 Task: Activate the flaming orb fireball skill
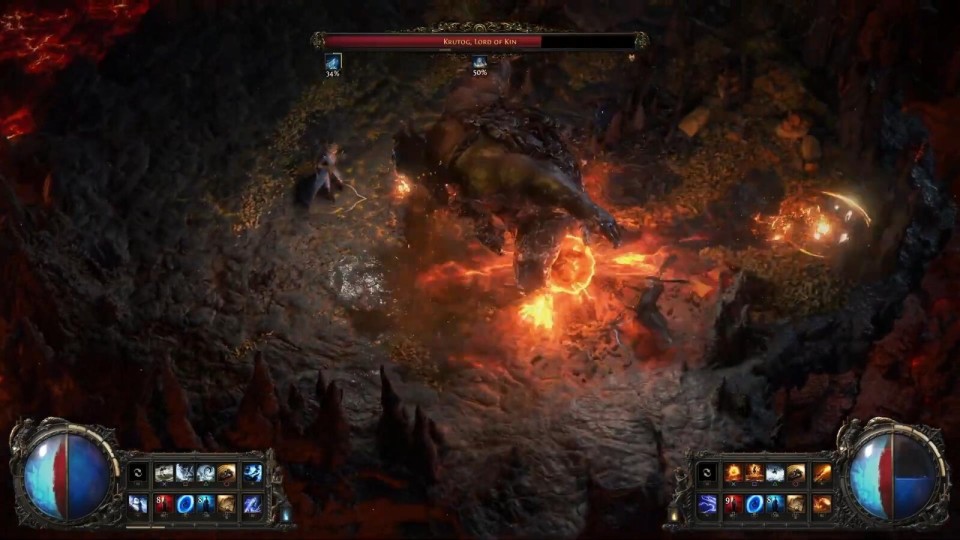pos(735,473)
